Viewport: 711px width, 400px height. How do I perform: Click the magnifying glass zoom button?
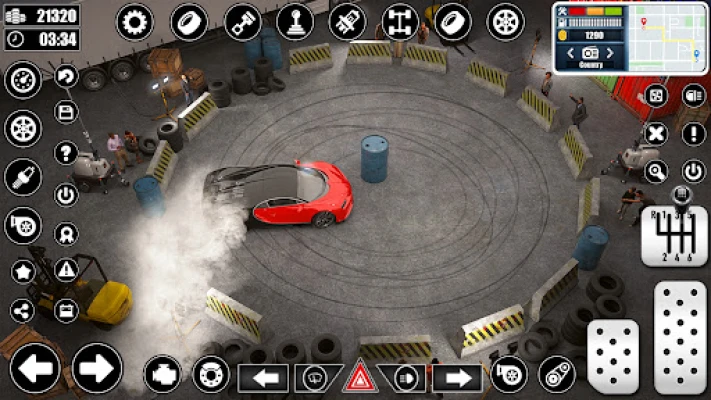(x=657, y=171)
